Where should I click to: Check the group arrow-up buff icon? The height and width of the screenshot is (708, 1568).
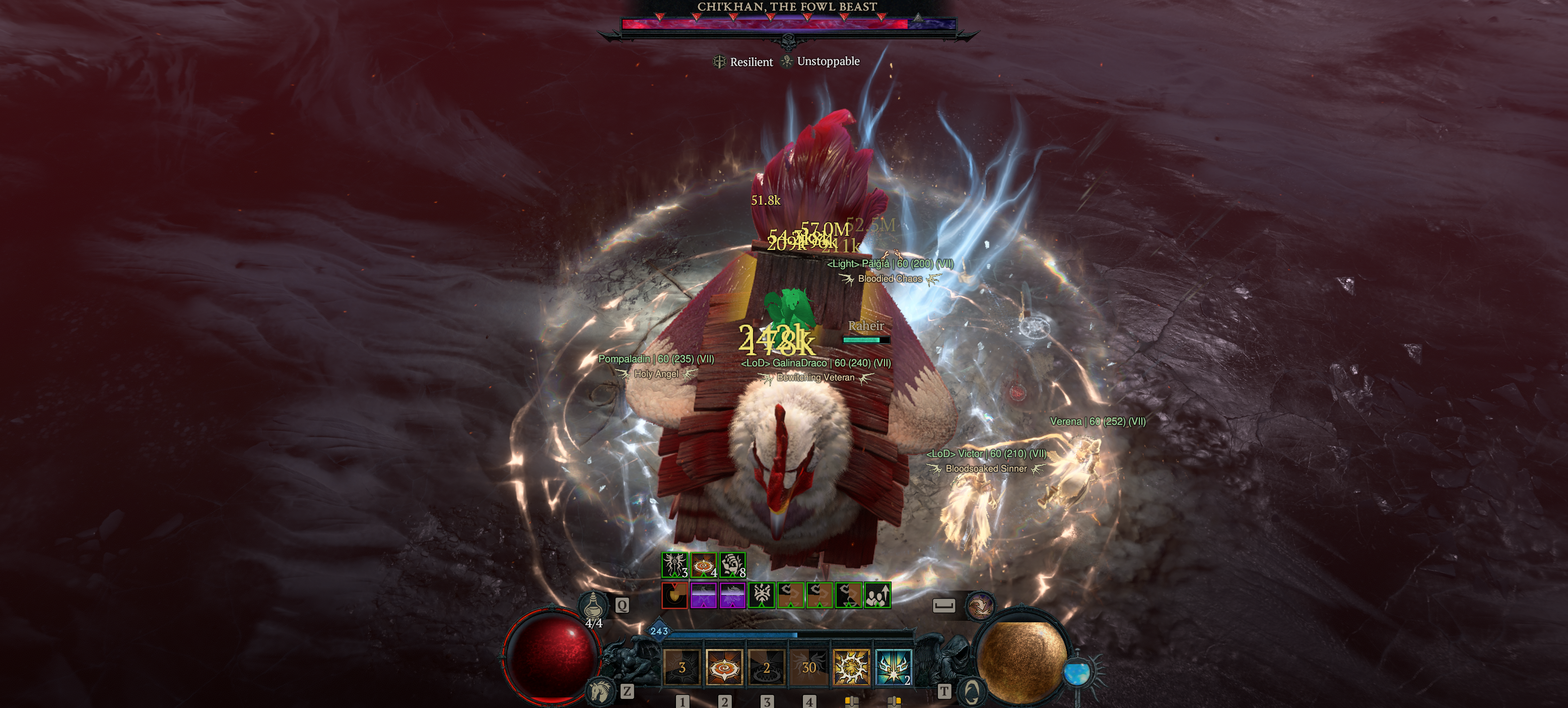click(878, 596)
